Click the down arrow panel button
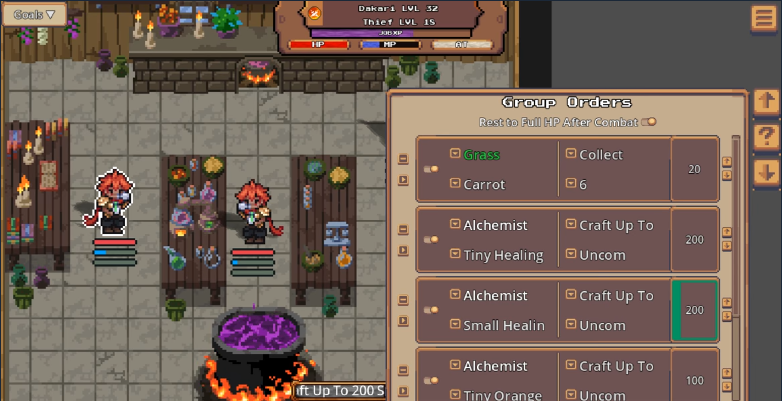Screen dimensions: 782x401 (766, 172)
